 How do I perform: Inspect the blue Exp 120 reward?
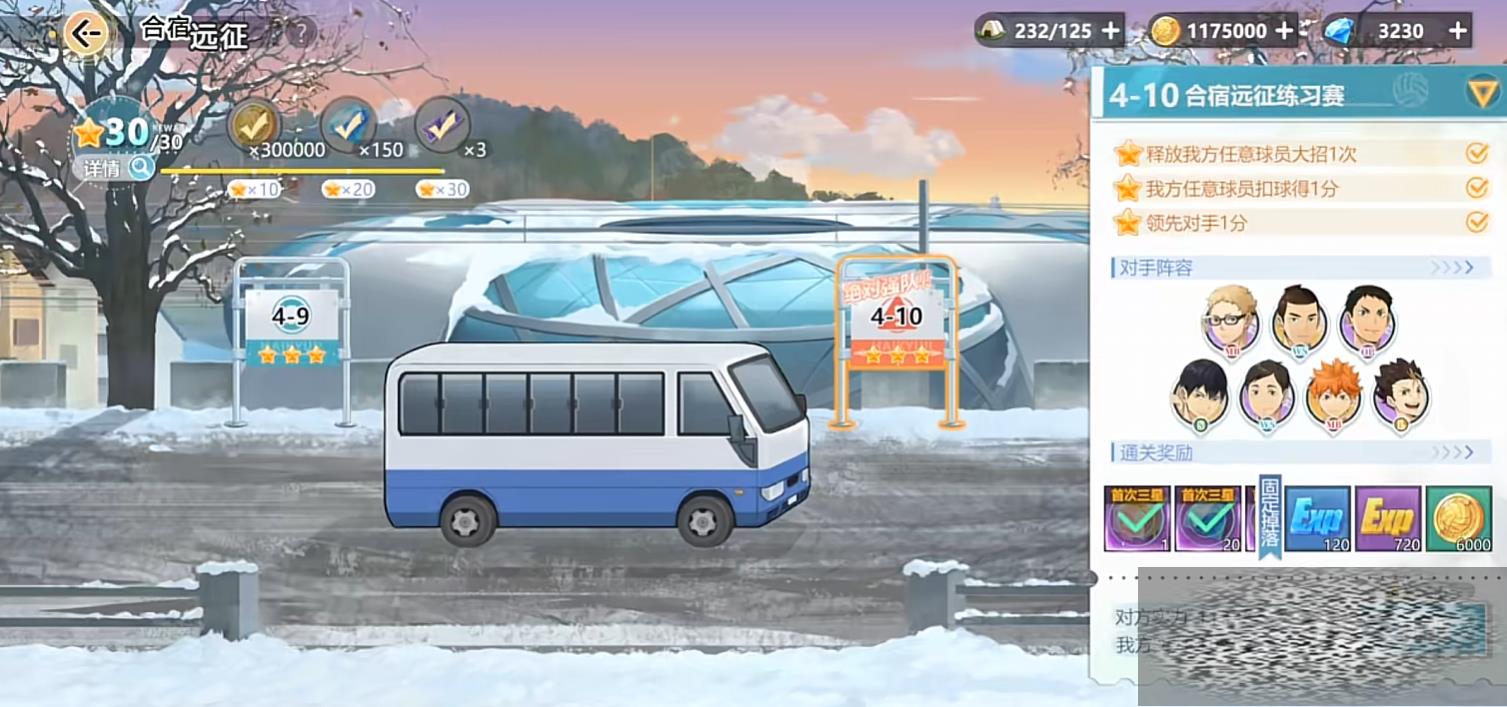1317,518
